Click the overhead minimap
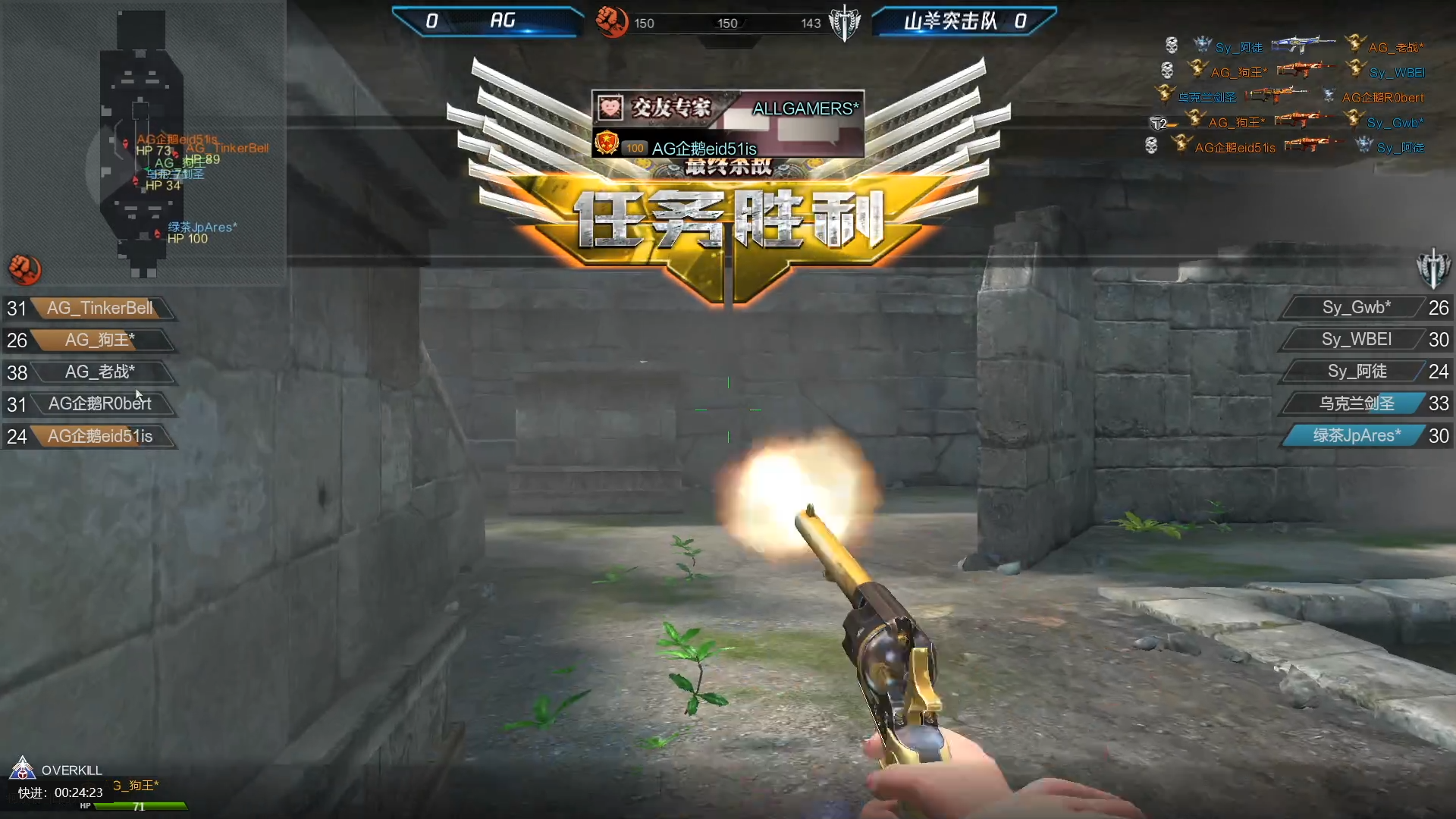The width and height of the screenshot is (1456, 819). (x=141, y=144)
